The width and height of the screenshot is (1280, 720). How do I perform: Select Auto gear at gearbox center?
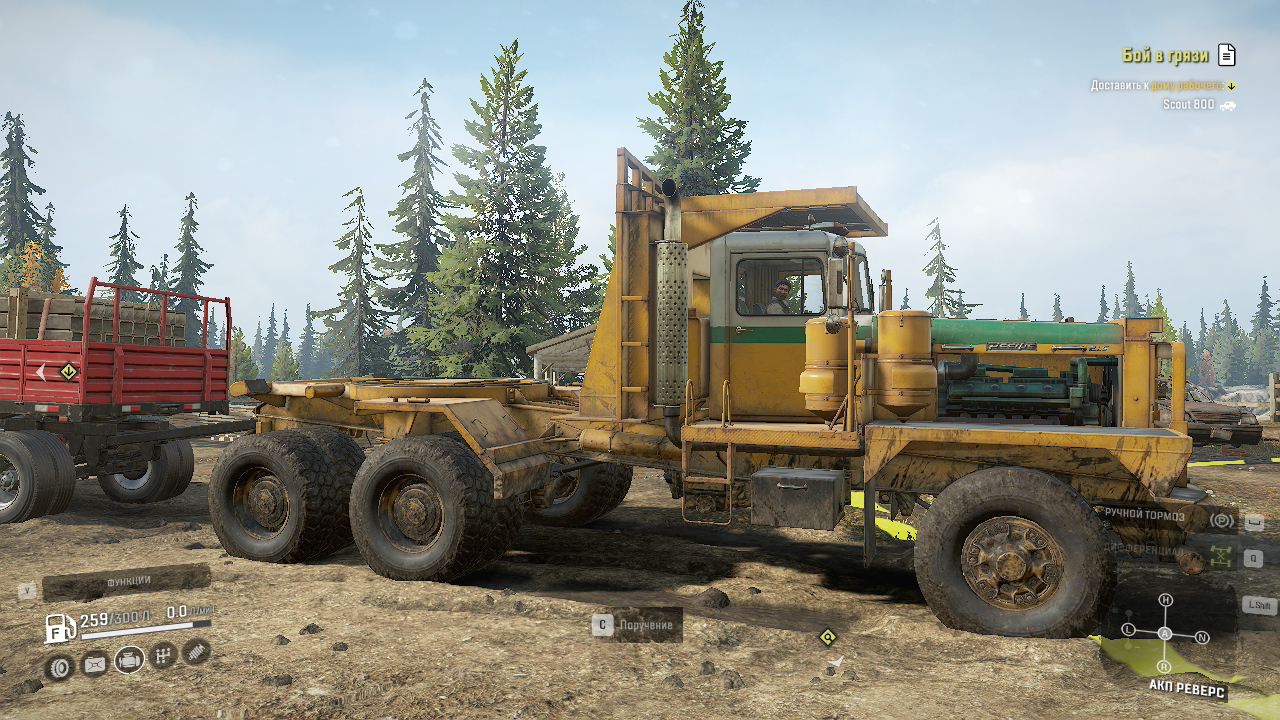[x=1165, y=634]
